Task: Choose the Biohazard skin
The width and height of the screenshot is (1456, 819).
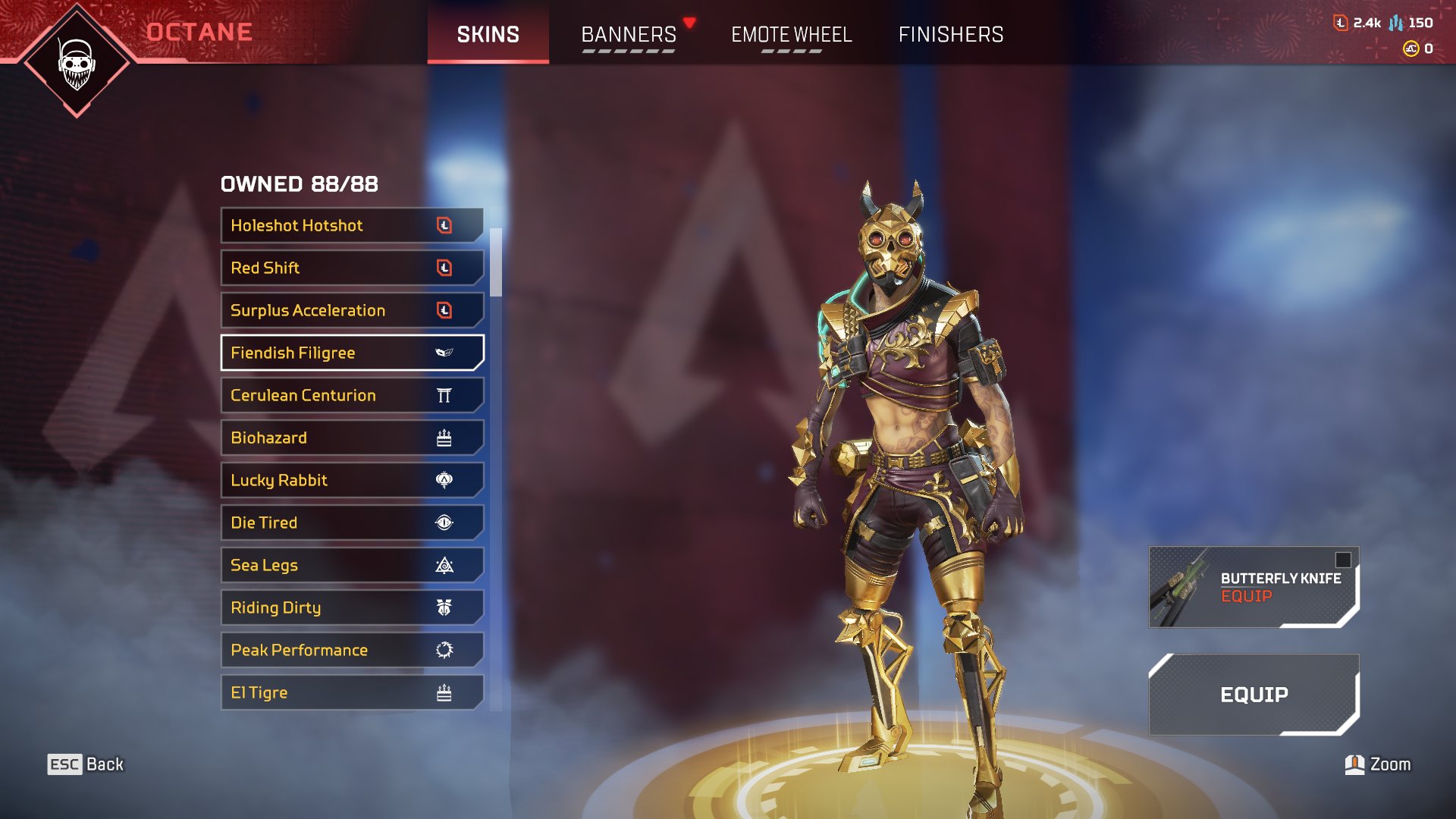Action: pos(352,438)
